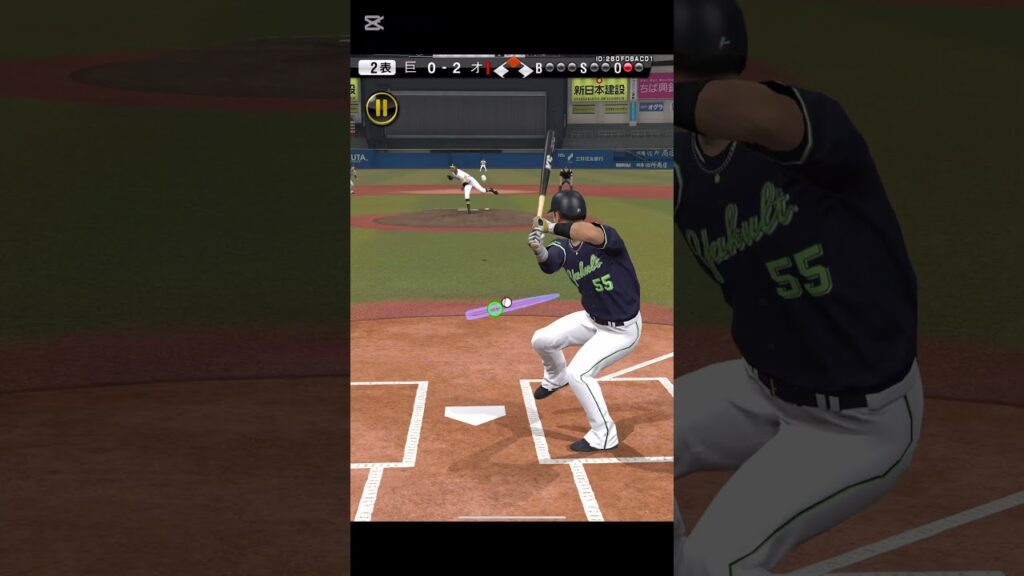Pause the game with the yellow pause button
The height and width of the screenshot is (576, 1024).
(381, 108)
